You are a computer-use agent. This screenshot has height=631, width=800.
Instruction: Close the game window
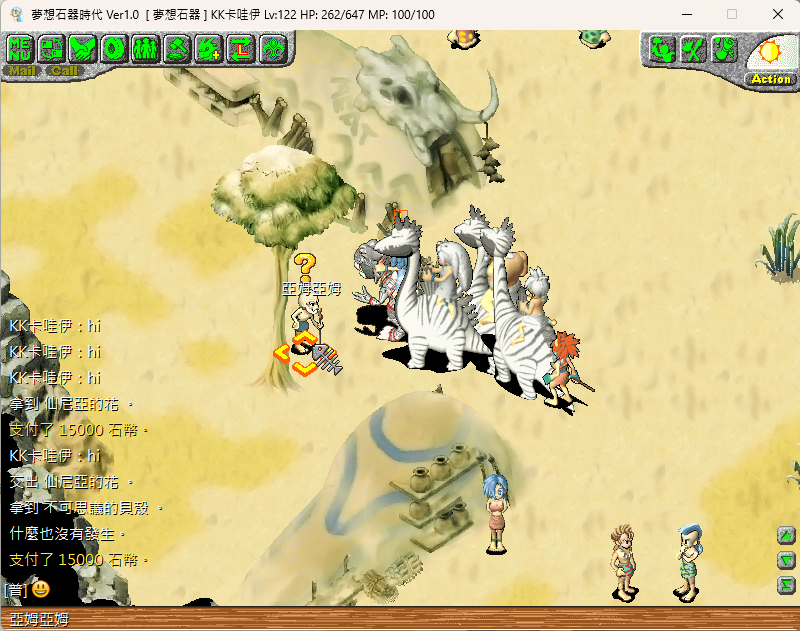coord(778,14)
